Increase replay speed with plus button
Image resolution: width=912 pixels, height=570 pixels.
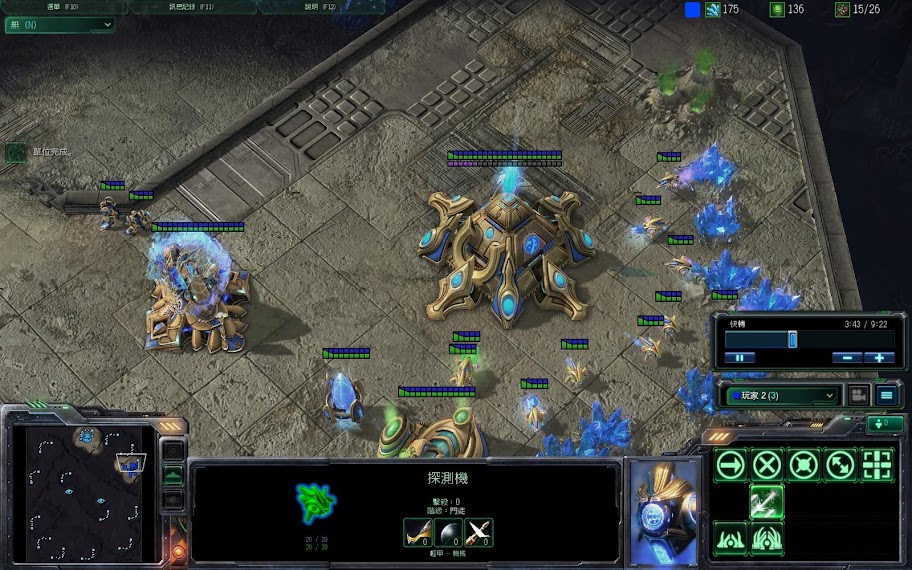[880, 357]
